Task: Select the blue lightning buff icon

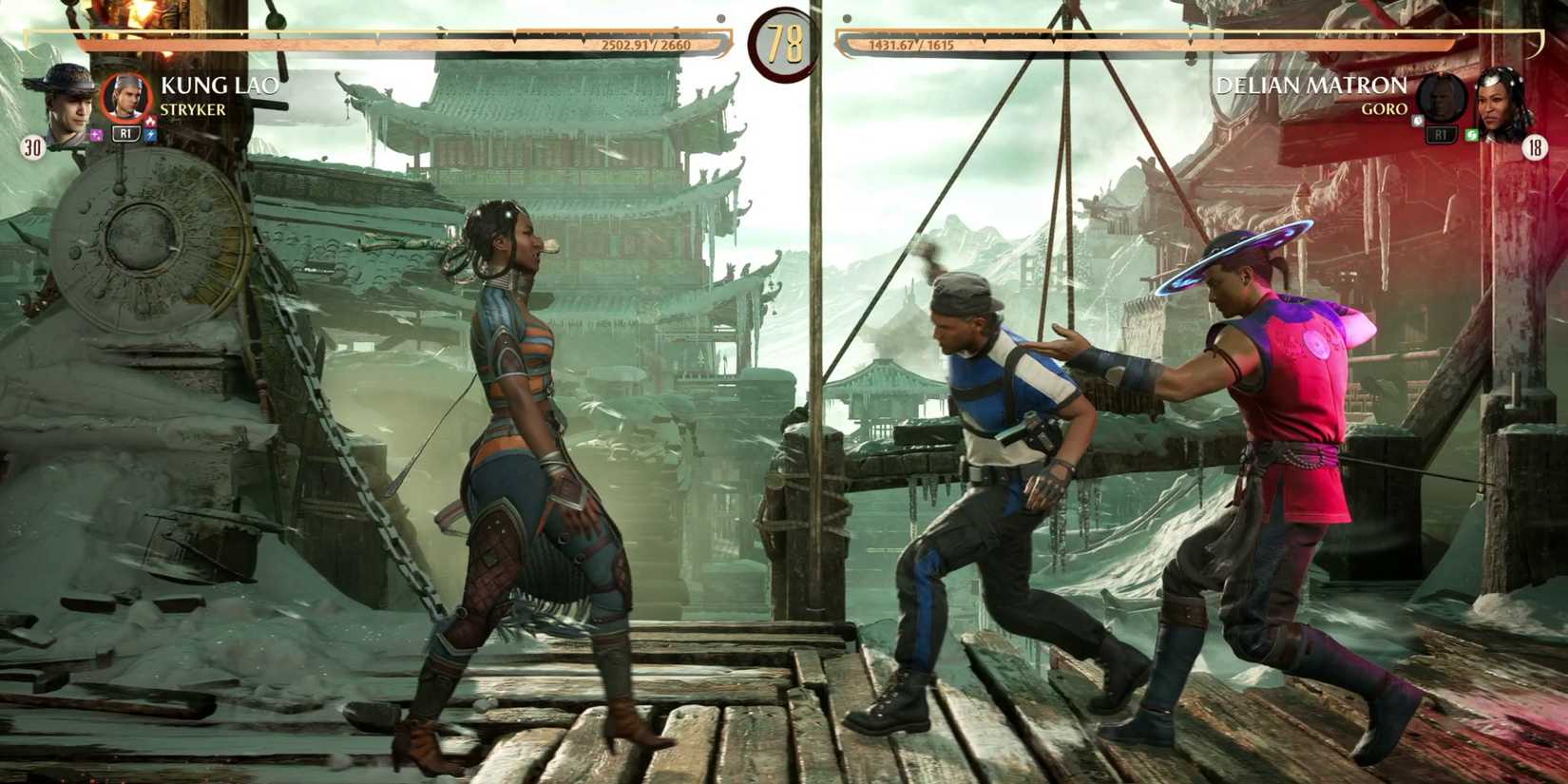Action: point(151,134)
